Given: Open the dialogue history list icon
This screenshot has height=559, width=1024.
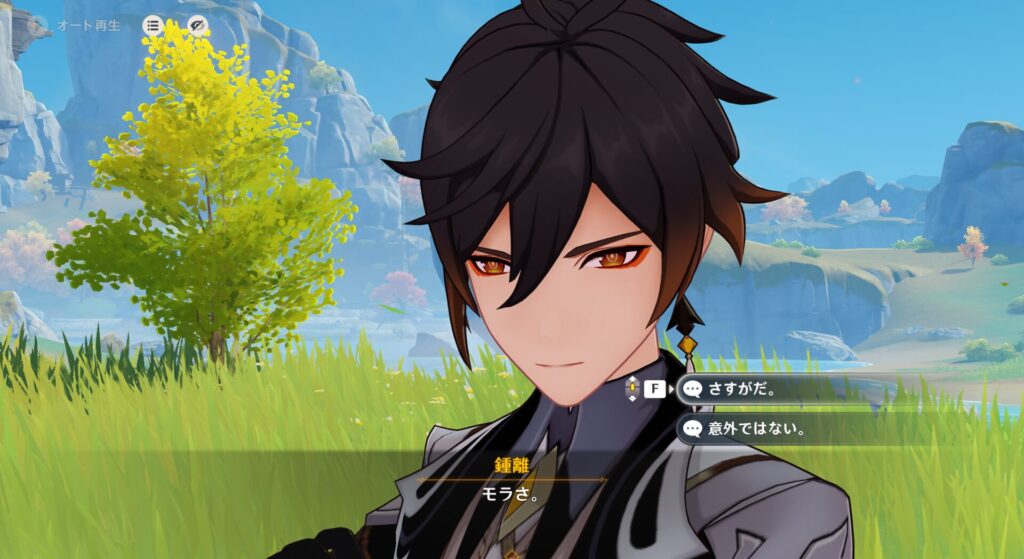Looking at the screenshot, I should [x=153, y=25].
